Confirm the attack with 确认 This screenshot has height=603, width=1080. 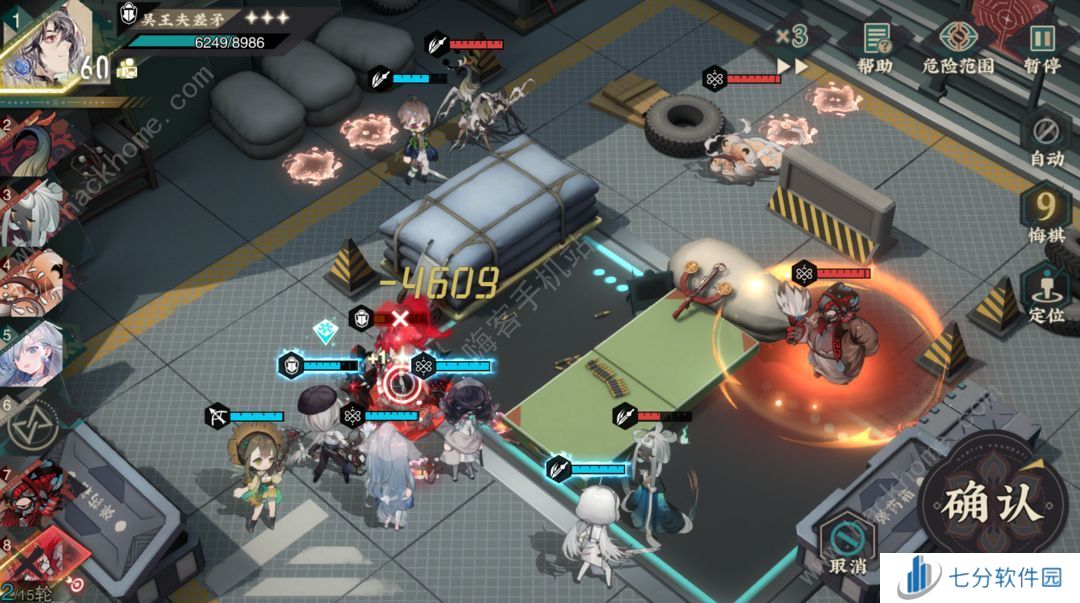click(988, 501)
